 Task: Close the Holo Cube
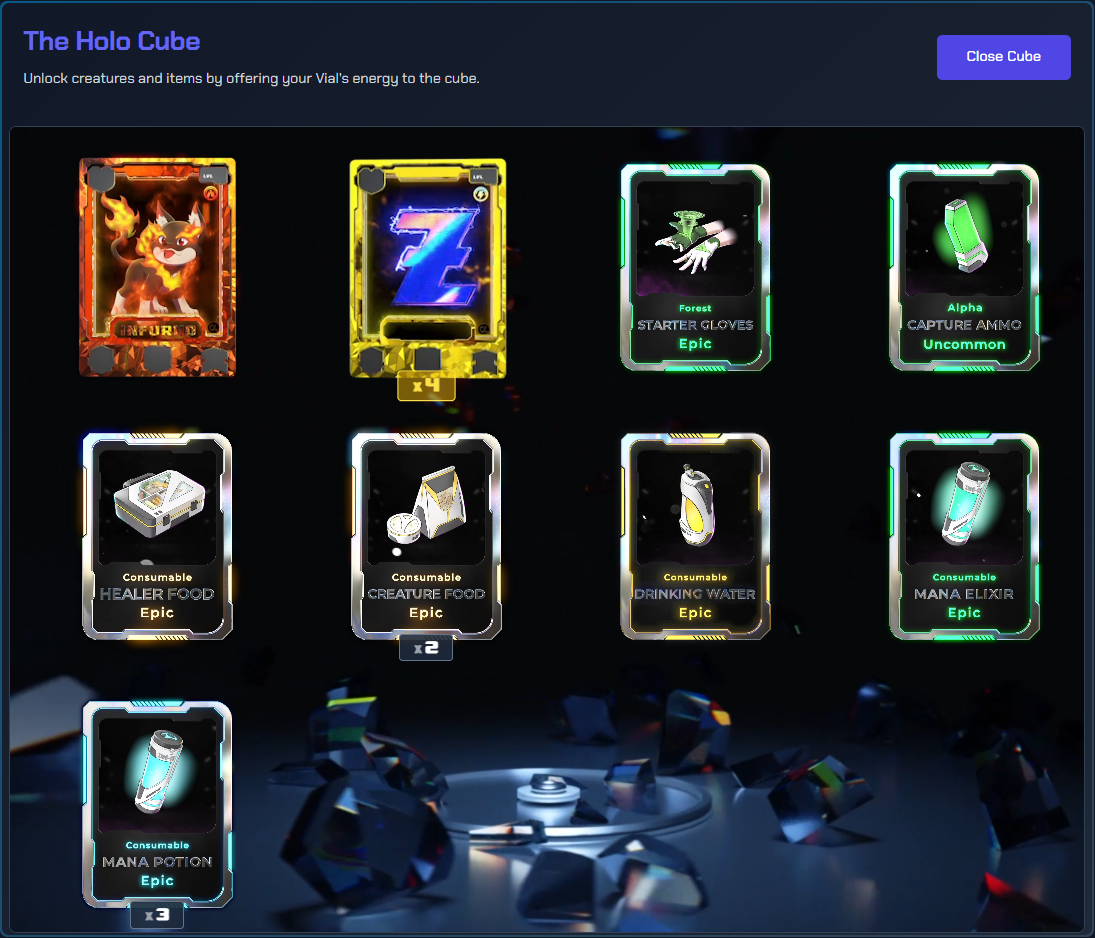click(1003, 57)
